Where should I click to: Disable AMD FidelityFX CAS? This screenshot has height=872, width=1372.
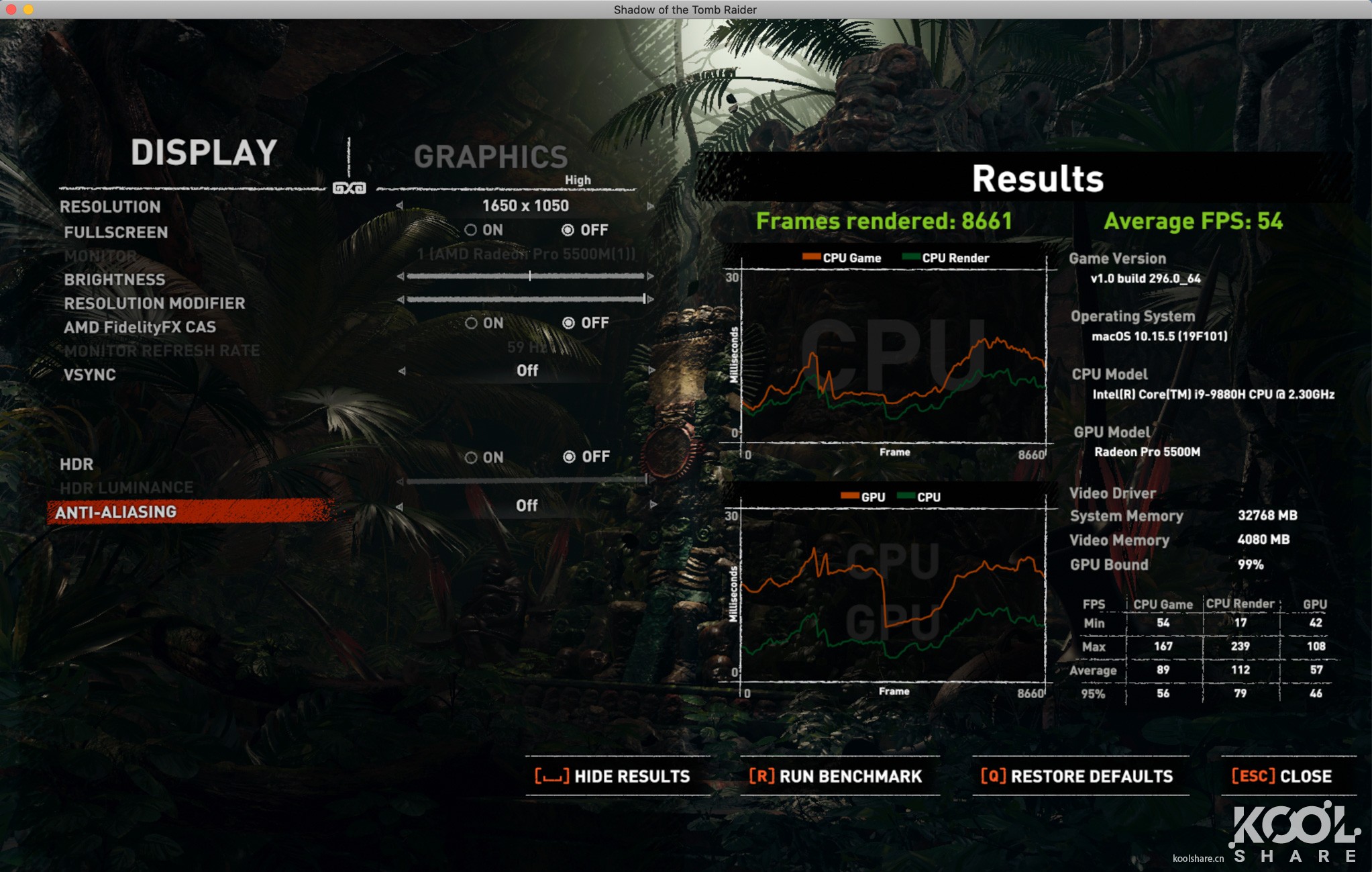[569, 324]
